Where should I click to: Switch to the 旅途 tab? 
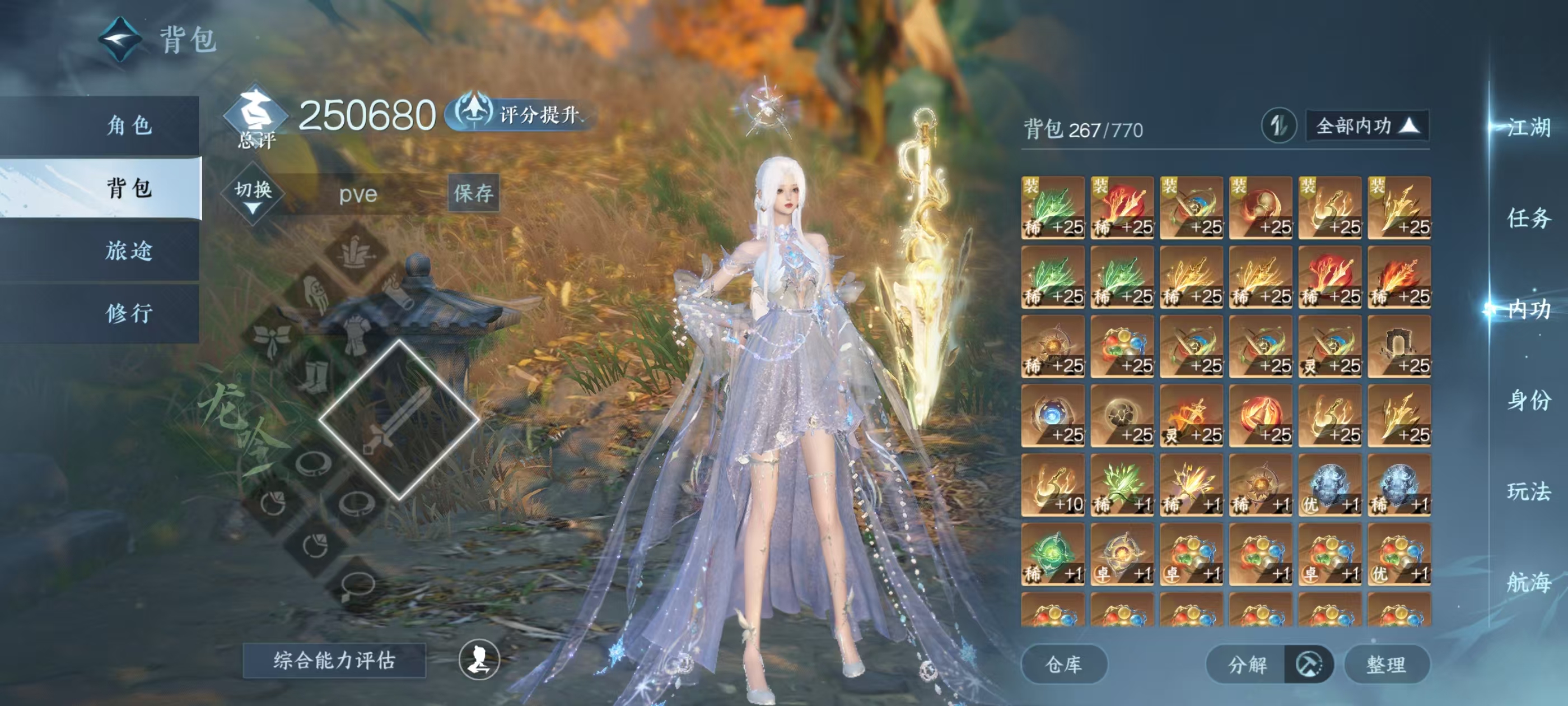point(129,250)
